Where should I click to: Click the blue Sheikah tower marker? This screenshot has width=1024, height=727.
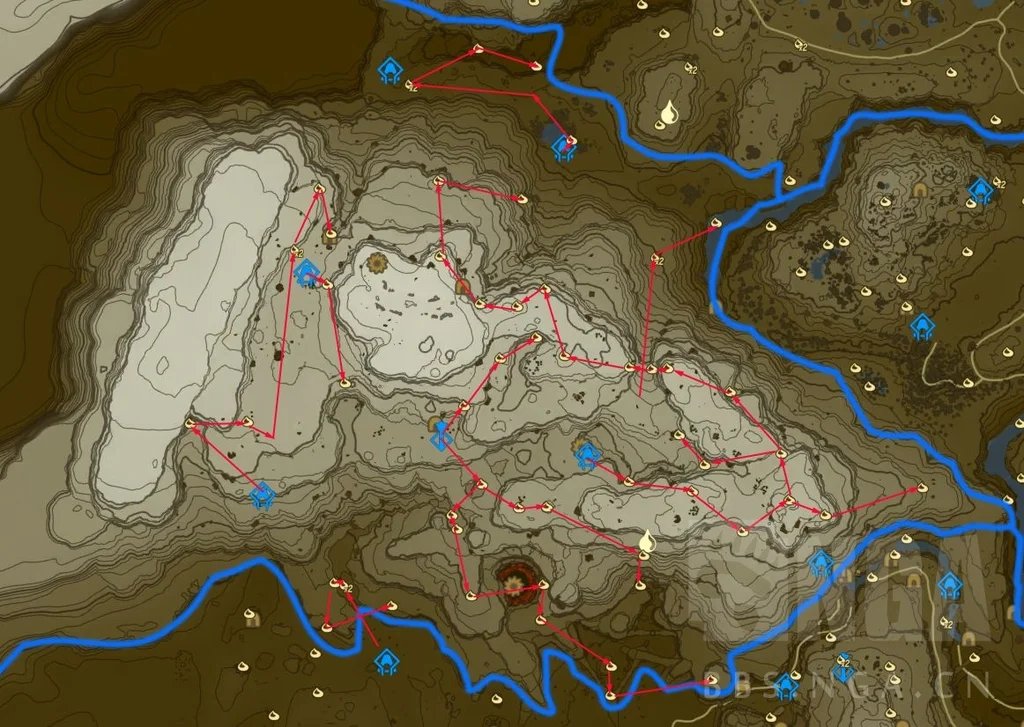pyautogui.click(x=439, y=435)
